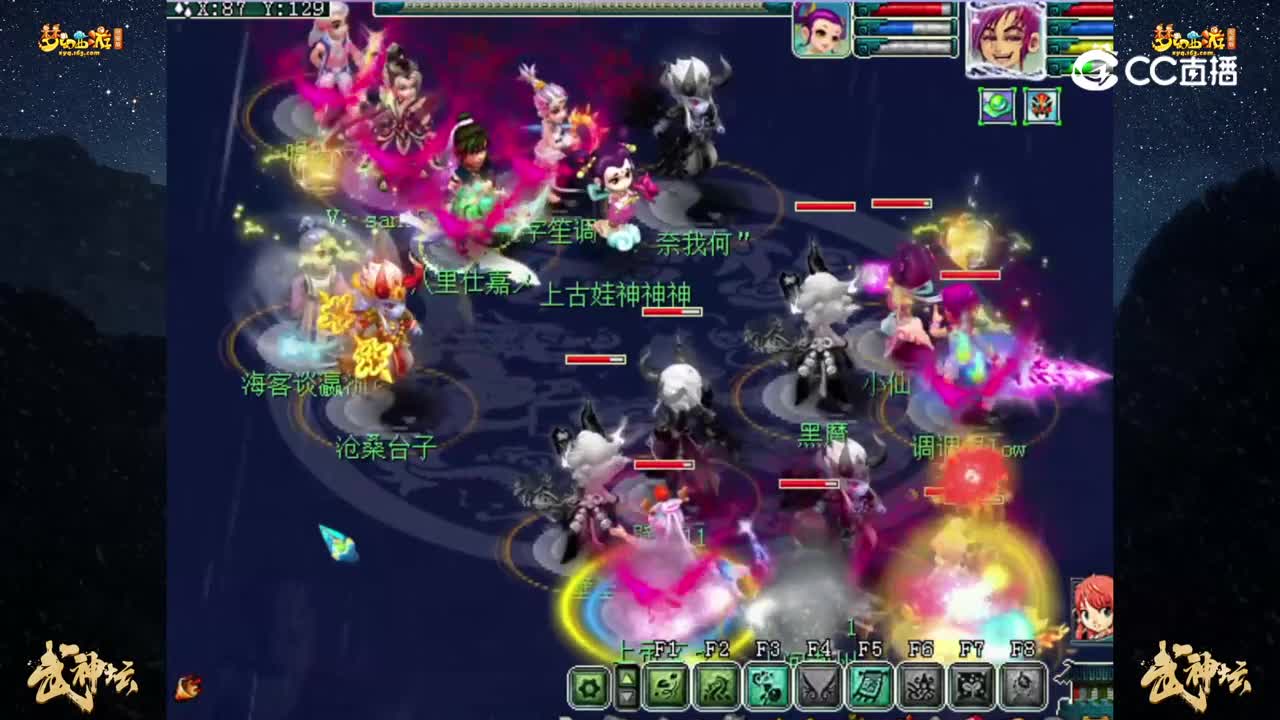Expand the F4 wings skill slot
This screenshot has height=720, width=1280.
coord(818,686)
